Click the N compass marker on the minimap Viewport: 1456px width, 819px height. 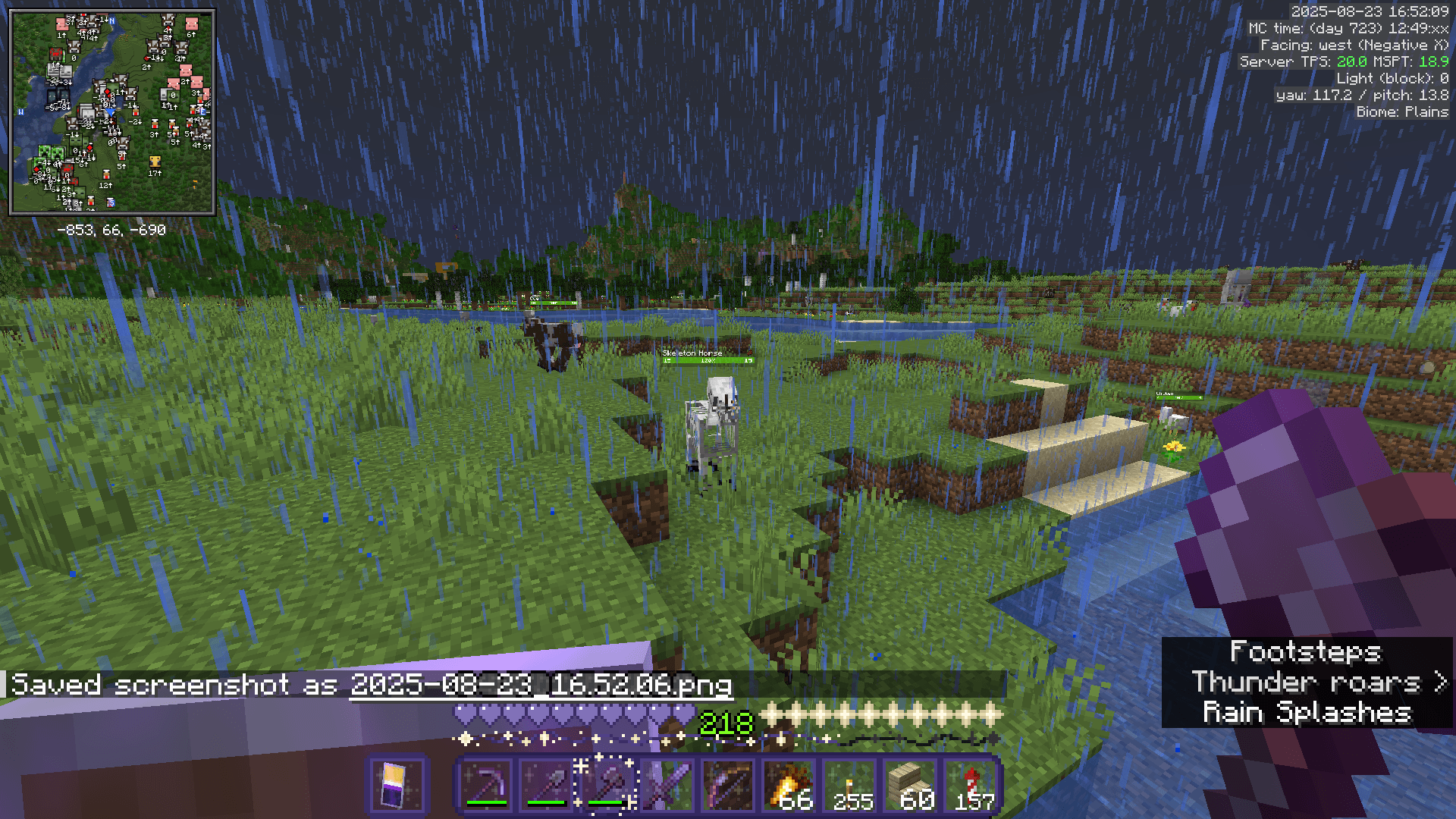(111, 20)
